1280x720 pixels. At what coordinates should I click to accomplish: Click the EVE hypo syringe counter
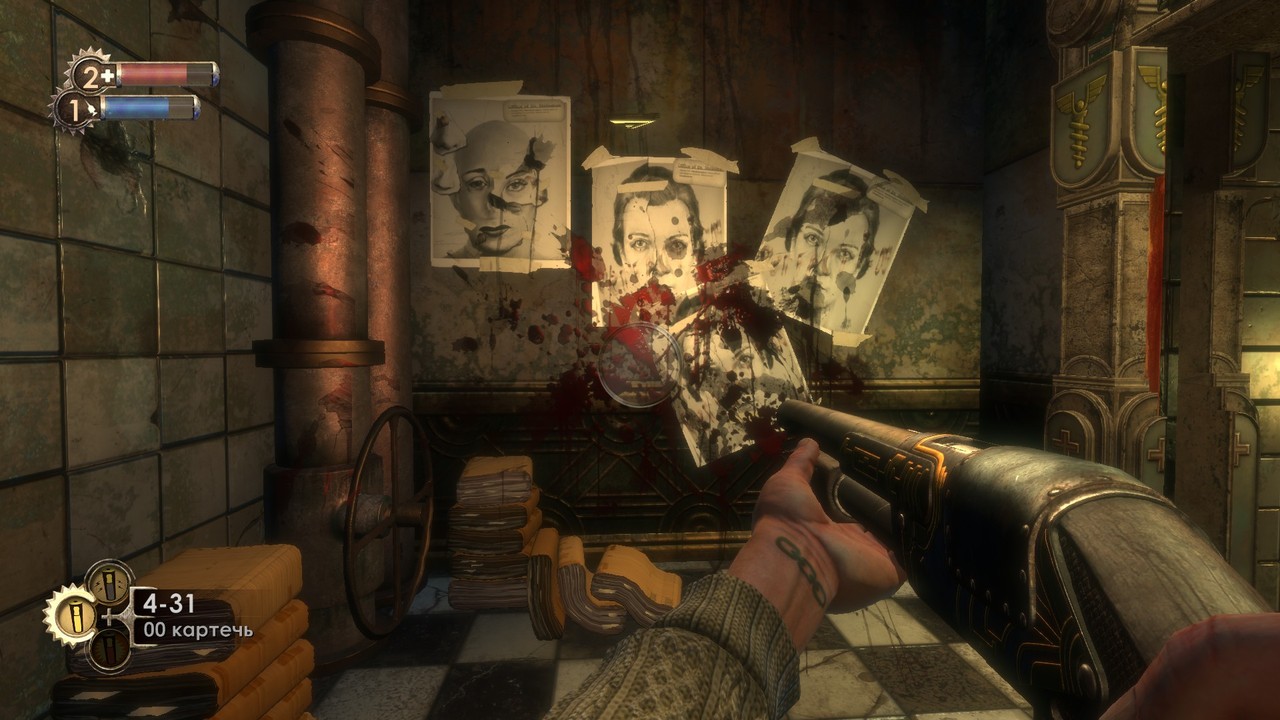click(x=73, y=108)
